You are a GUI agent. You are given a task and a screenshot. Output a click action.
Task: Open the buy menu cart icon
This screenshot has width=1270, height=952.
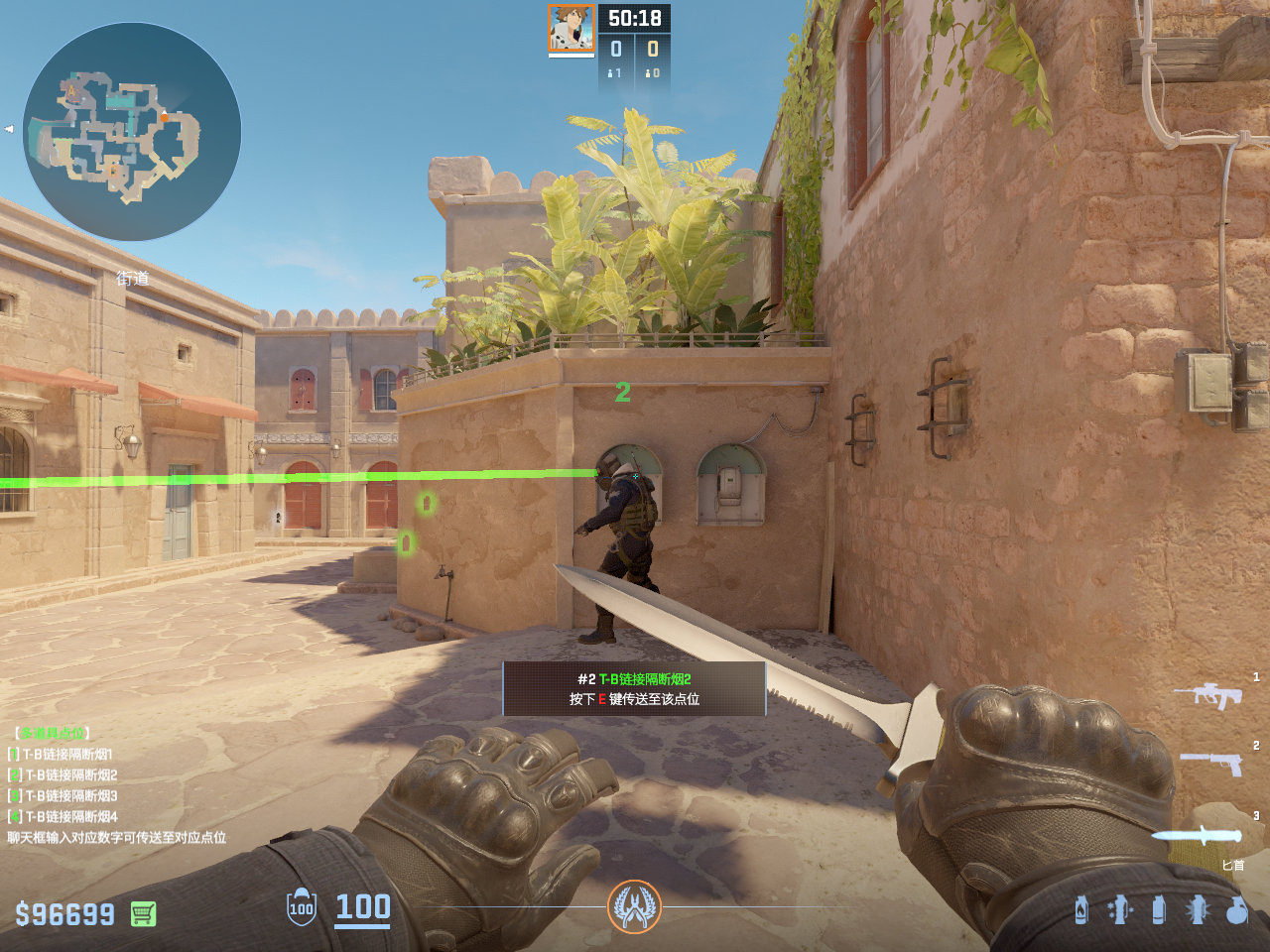click(x=143, y=913)
